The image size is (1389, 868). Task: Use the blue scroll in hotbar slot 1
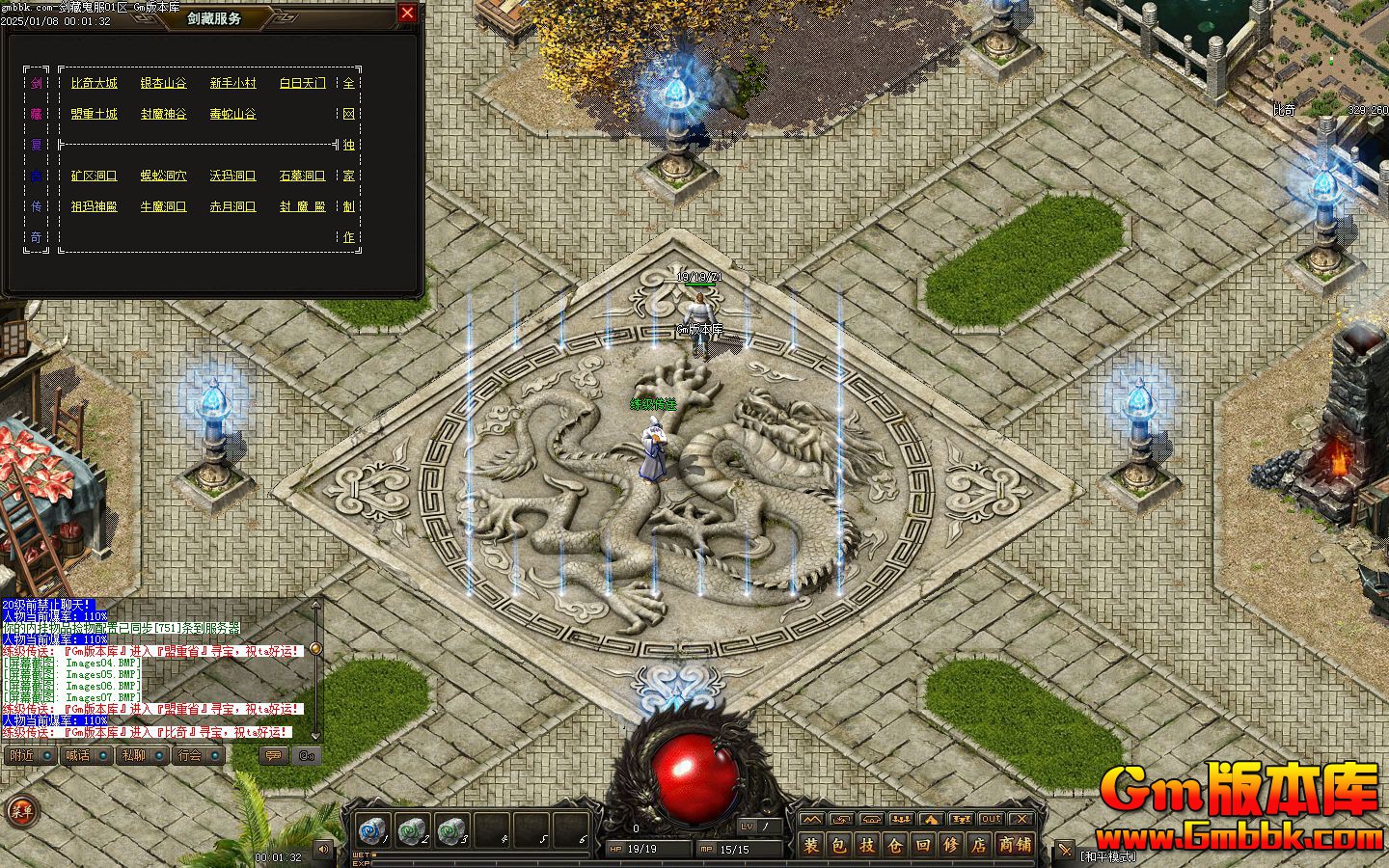[371, 830]
